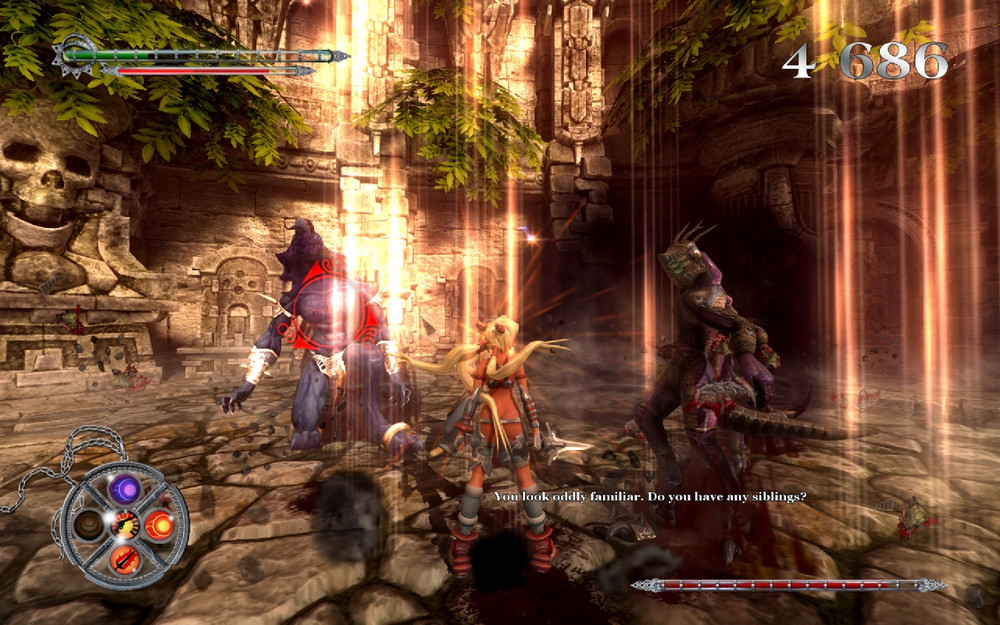Click the center blade skill of the amulet

125,523
